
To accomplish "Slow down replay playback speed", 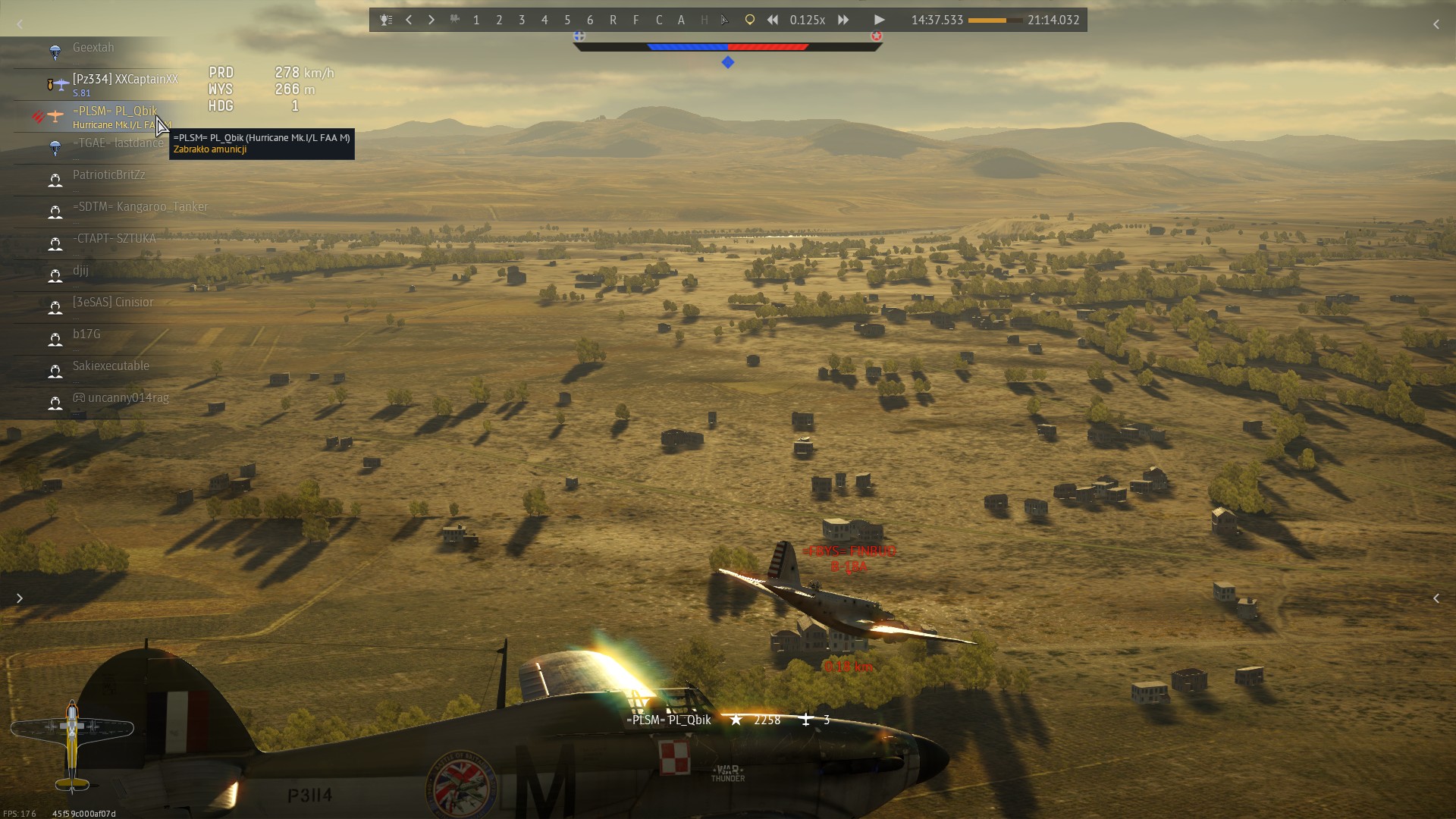I will [x=772, y=20].
